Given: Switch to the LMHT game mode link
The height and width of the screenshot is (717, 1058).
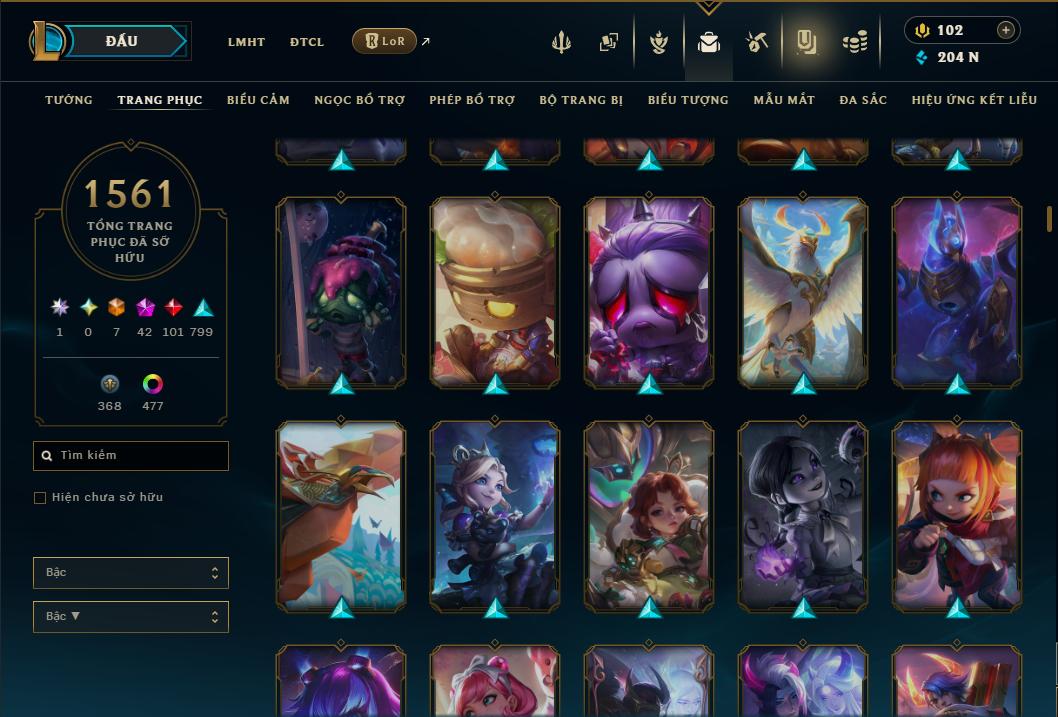Looking at the screenshot, I should (246, 42).
